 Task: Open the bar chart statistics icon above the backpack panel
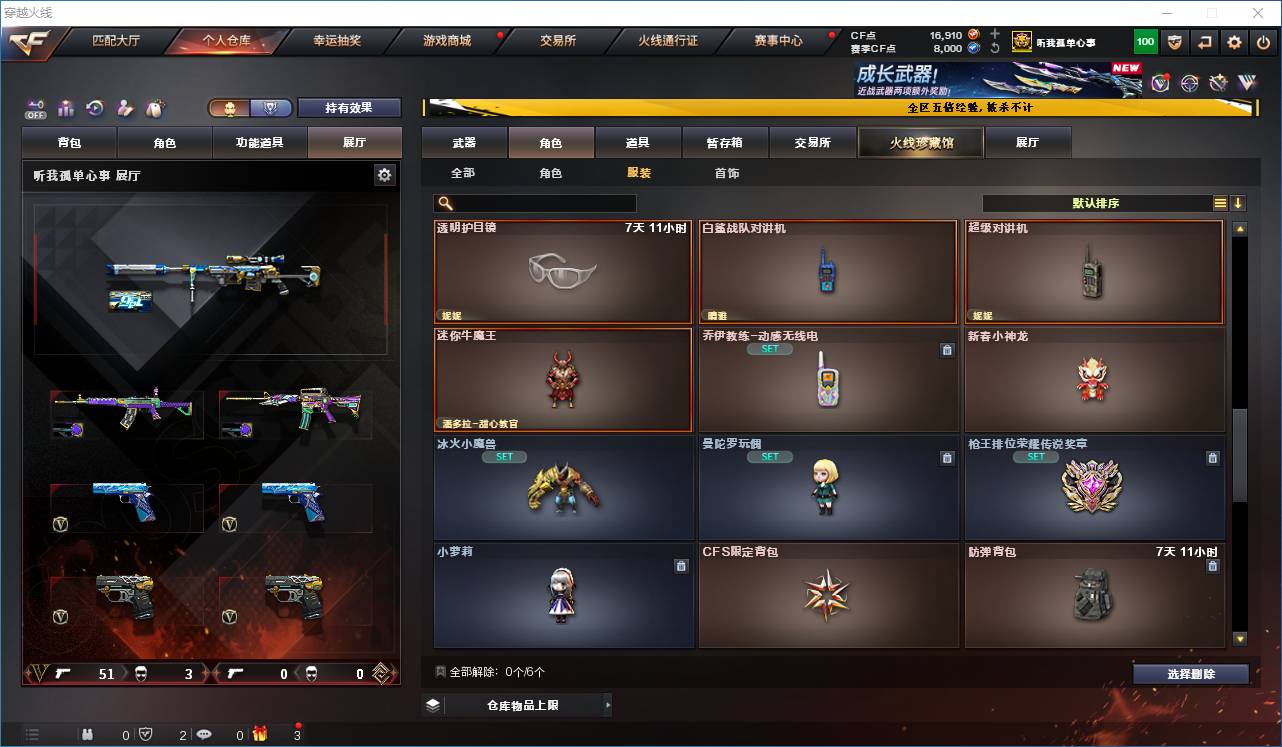[65, 108]
